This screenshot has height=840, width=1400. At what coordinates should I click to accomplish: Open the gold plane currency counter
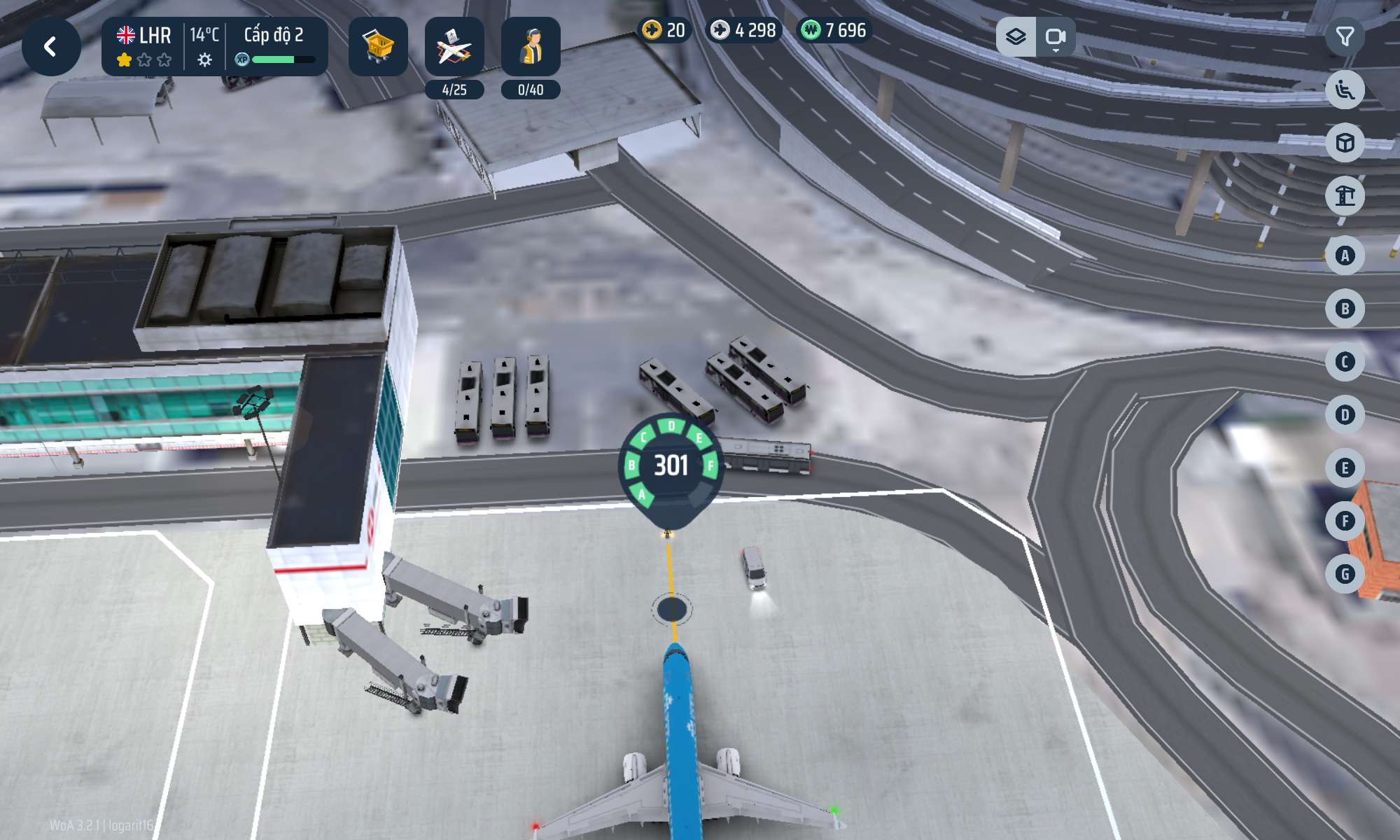664,30
